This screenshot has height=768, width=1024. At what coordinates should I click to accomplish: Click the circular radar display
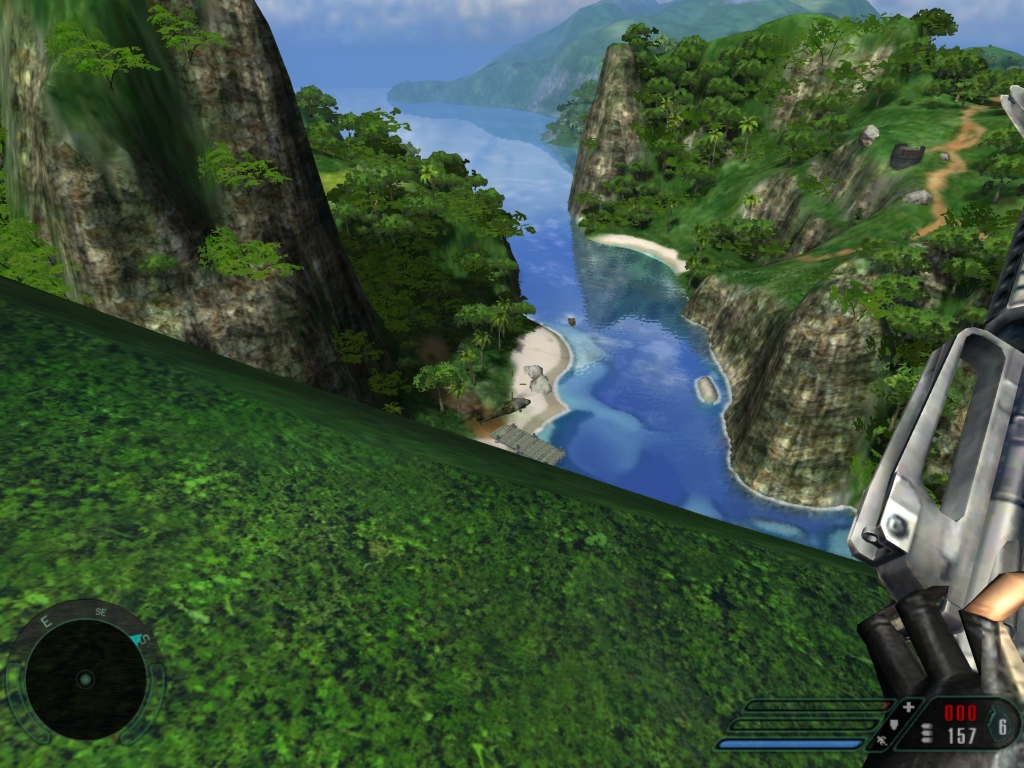[x=85, y=680]
